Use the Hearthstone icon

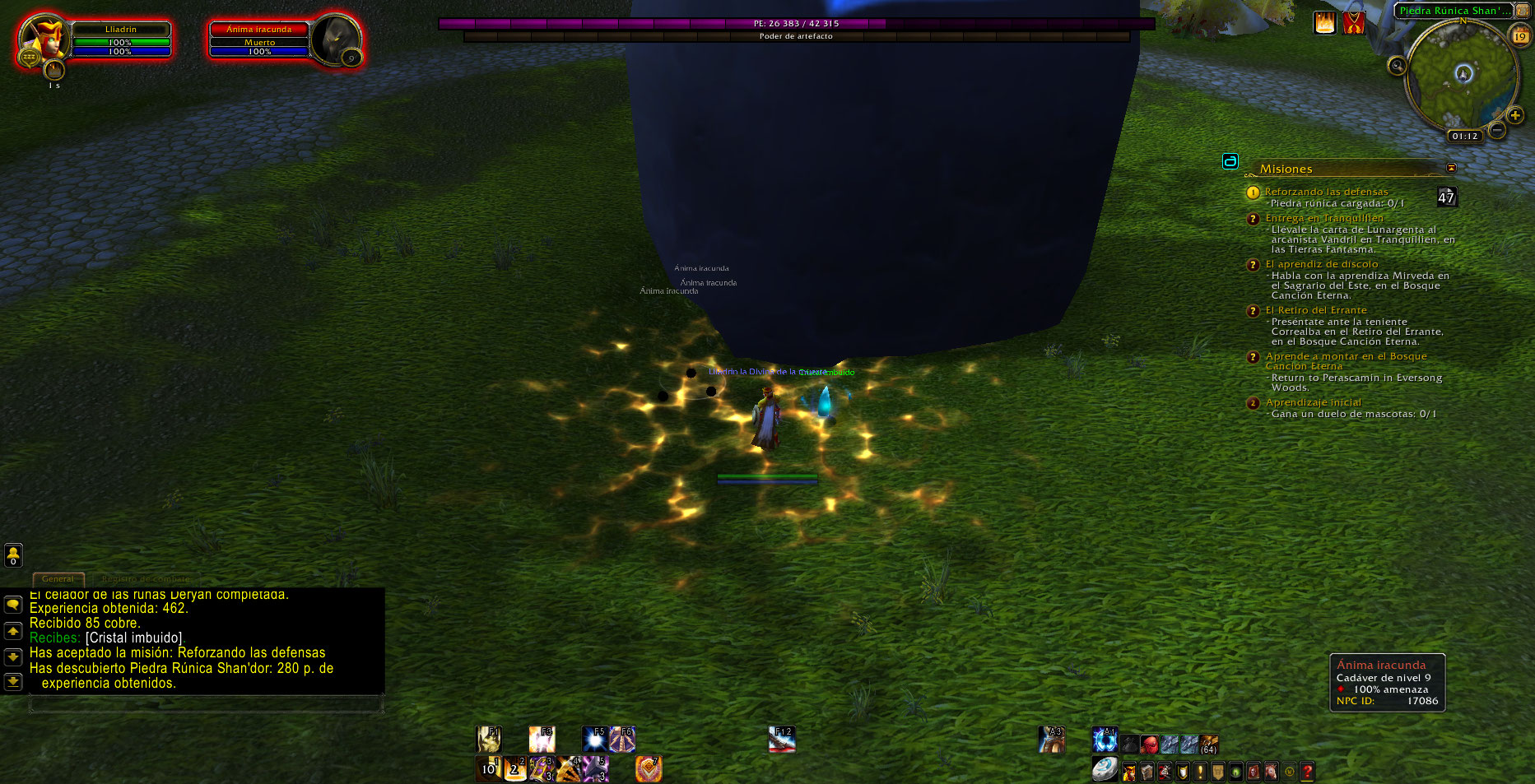(x=1105, y=769)
